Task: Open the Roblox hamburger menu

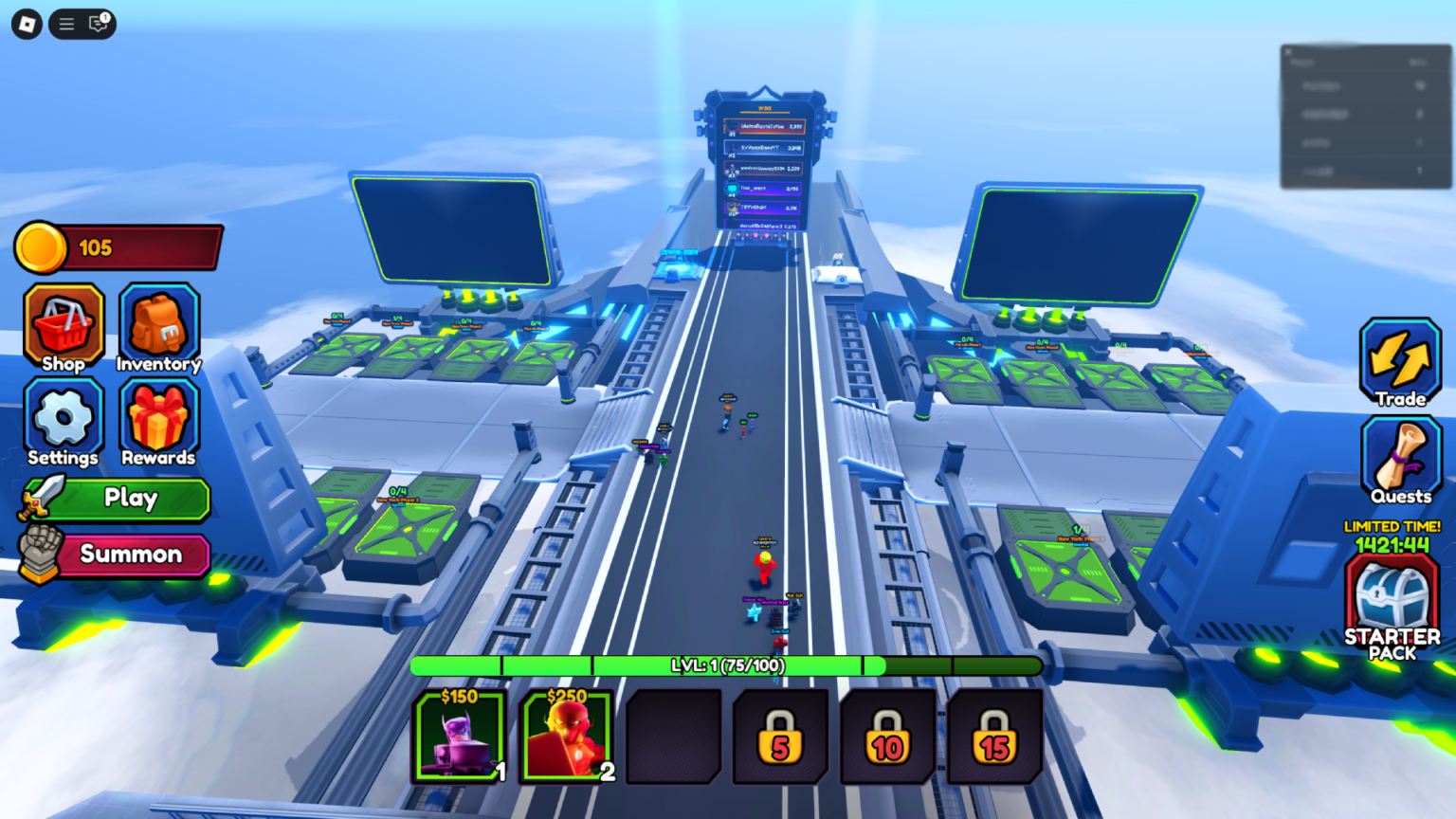Action: (x=65, y=24)
